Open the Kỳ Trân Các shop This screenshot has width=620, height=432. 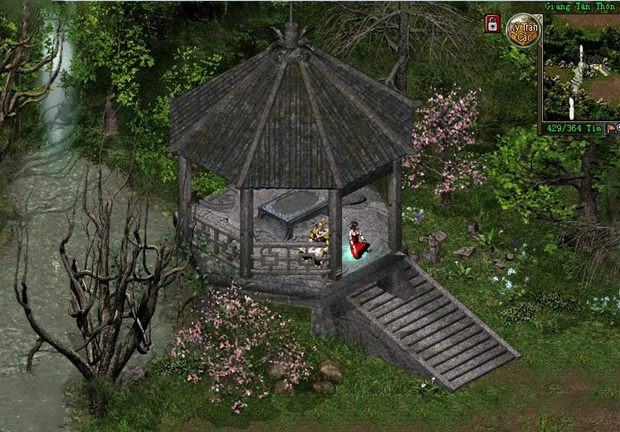523,31
